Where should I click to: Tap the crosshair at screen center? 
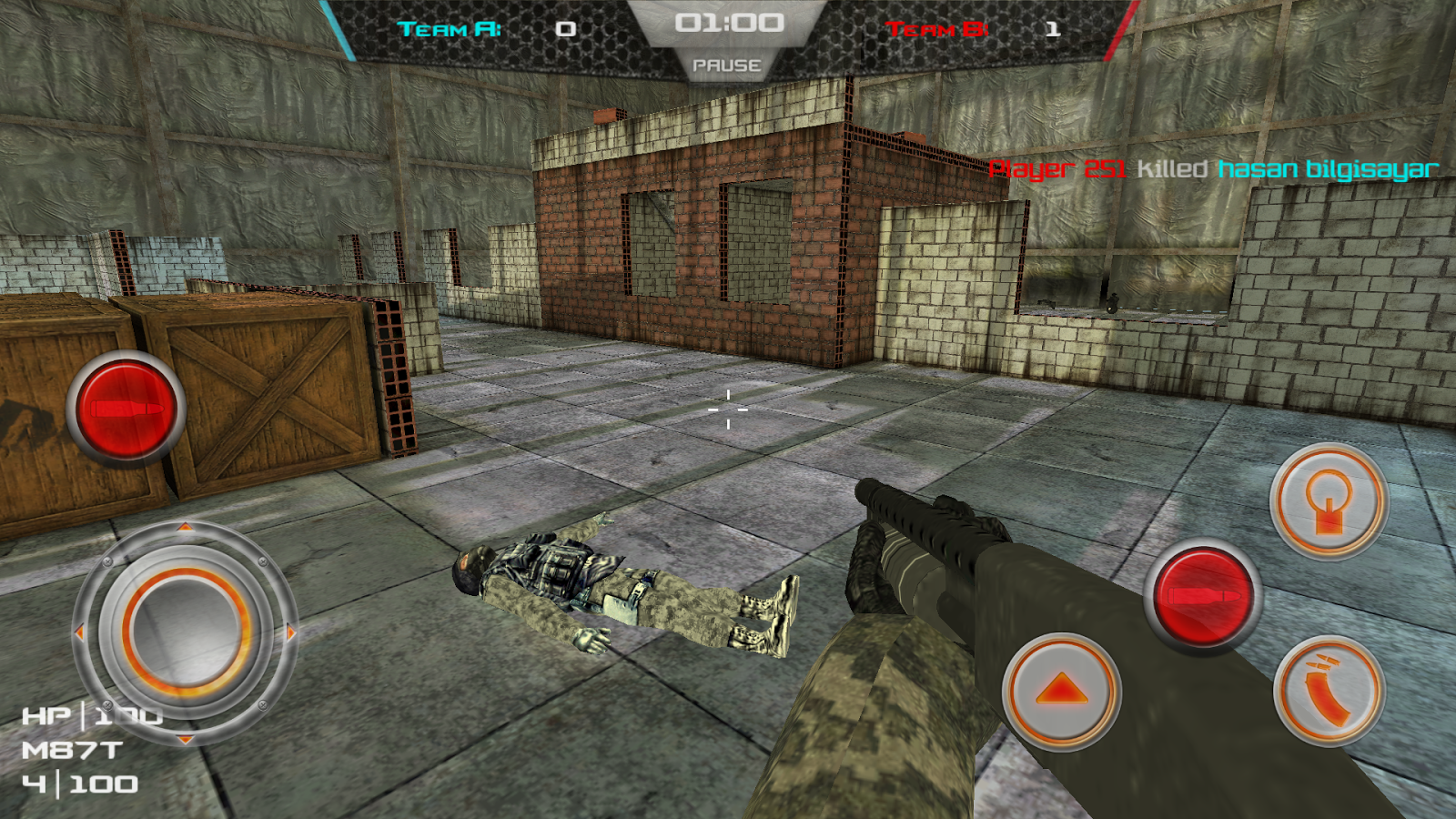pyautogui.click(x=728, y=409)
